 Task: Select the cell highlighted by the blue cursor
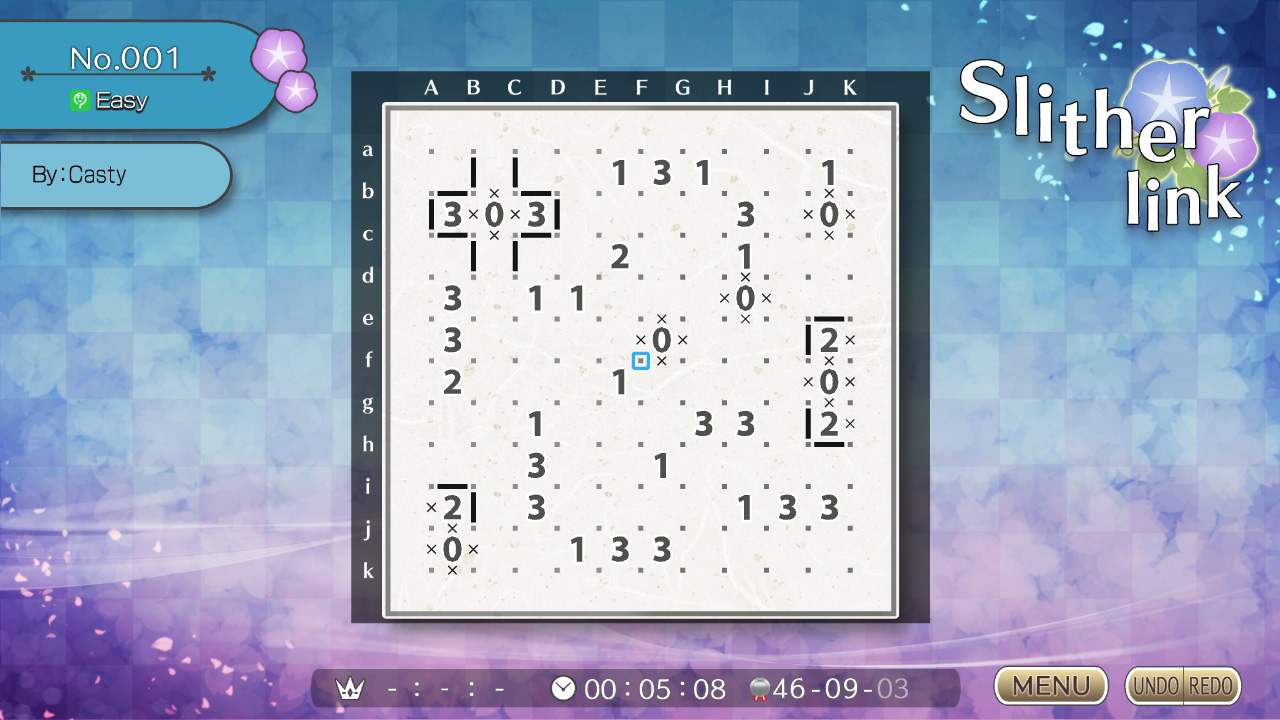pyautogui.click(x=641, y=360)
